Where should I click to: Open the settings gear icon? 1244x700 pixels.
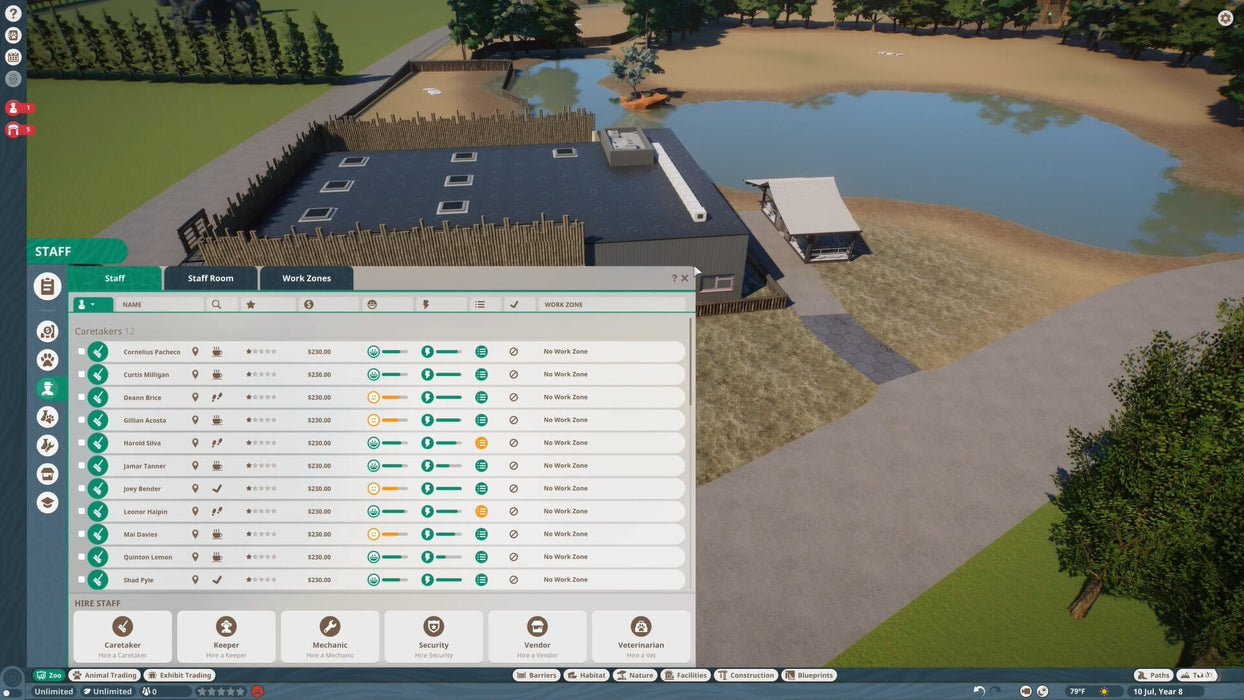(x=1225, y=18)
